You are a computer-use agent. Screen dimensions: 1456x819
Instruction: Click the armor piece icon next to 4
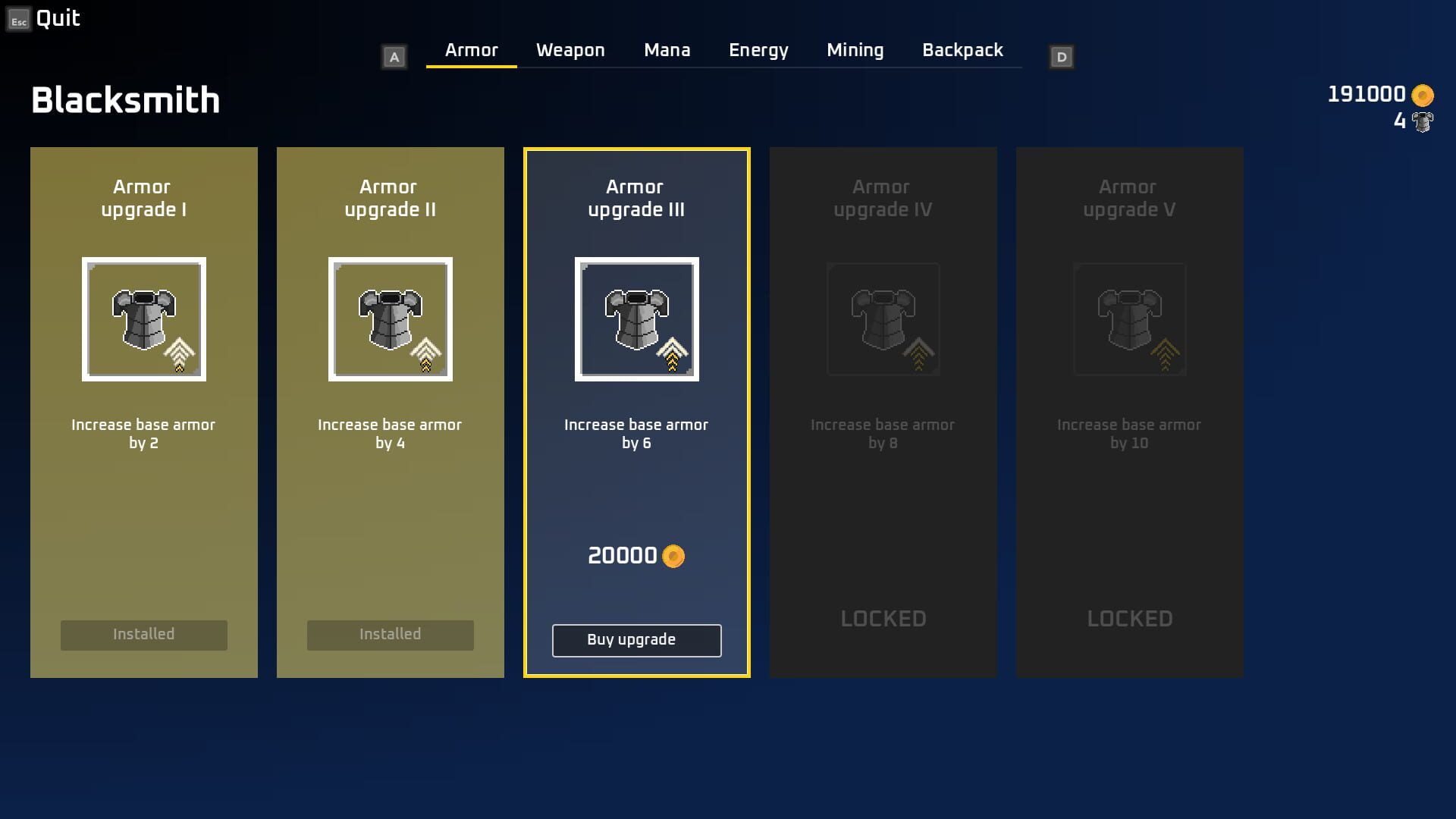click(x=1423, y=121)
